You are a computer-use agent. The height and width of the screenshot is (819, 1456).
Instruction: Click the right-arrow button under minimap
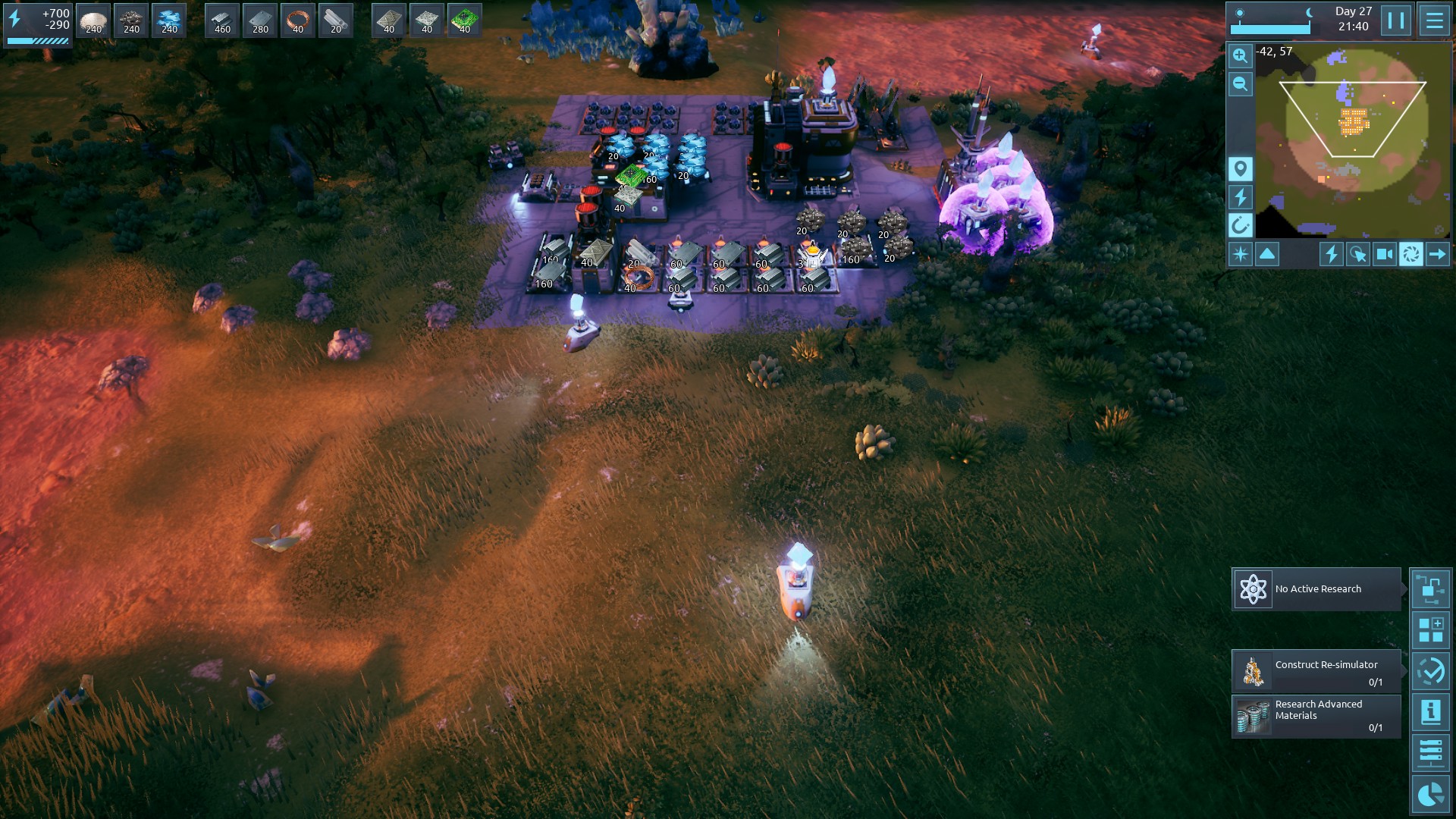1437,254
